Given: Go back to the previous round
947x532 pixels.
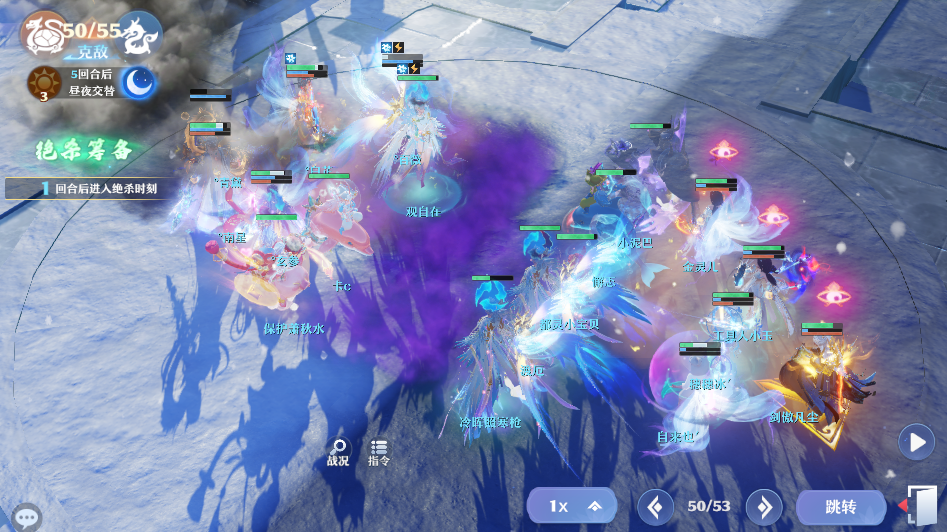Looking at the screenshot, I should (655, 507).
